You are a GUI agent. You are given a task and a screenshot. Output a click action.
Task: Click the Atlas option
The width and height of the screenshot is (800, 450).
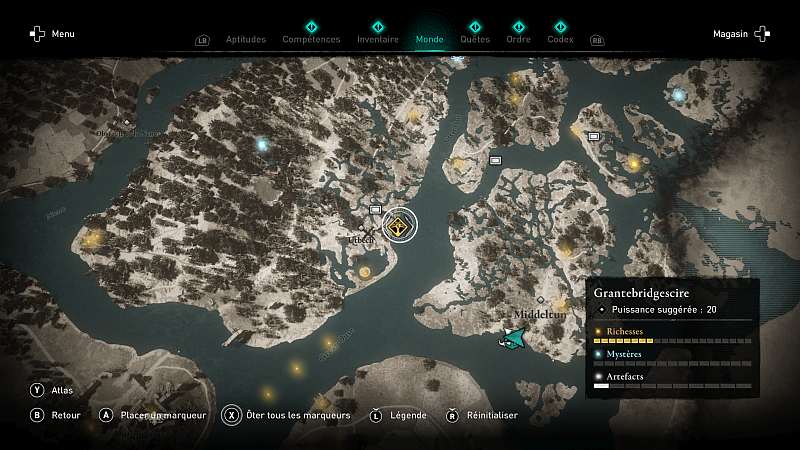click(x=54, y=390)
